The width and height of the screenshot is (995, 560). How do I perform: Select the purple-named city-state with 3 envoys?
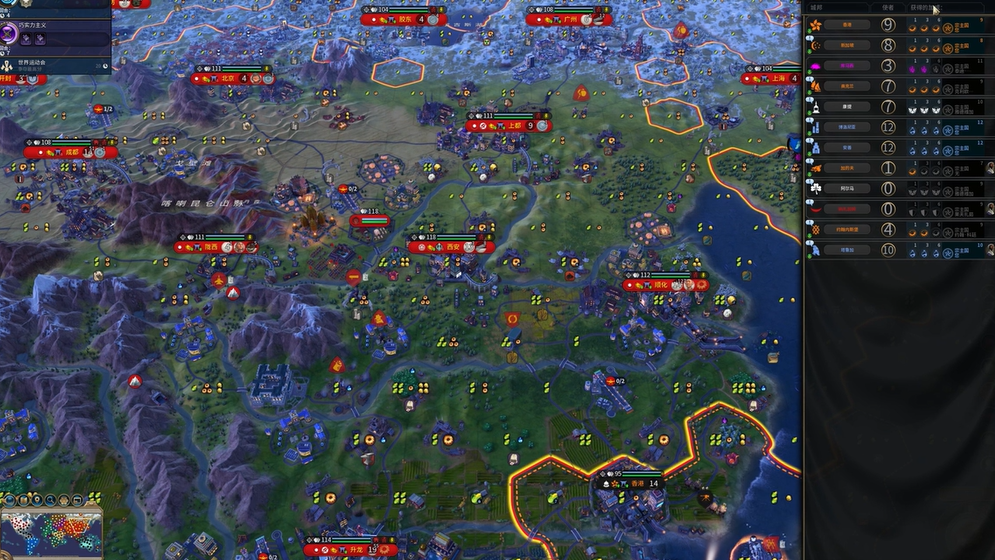(847, 65)
